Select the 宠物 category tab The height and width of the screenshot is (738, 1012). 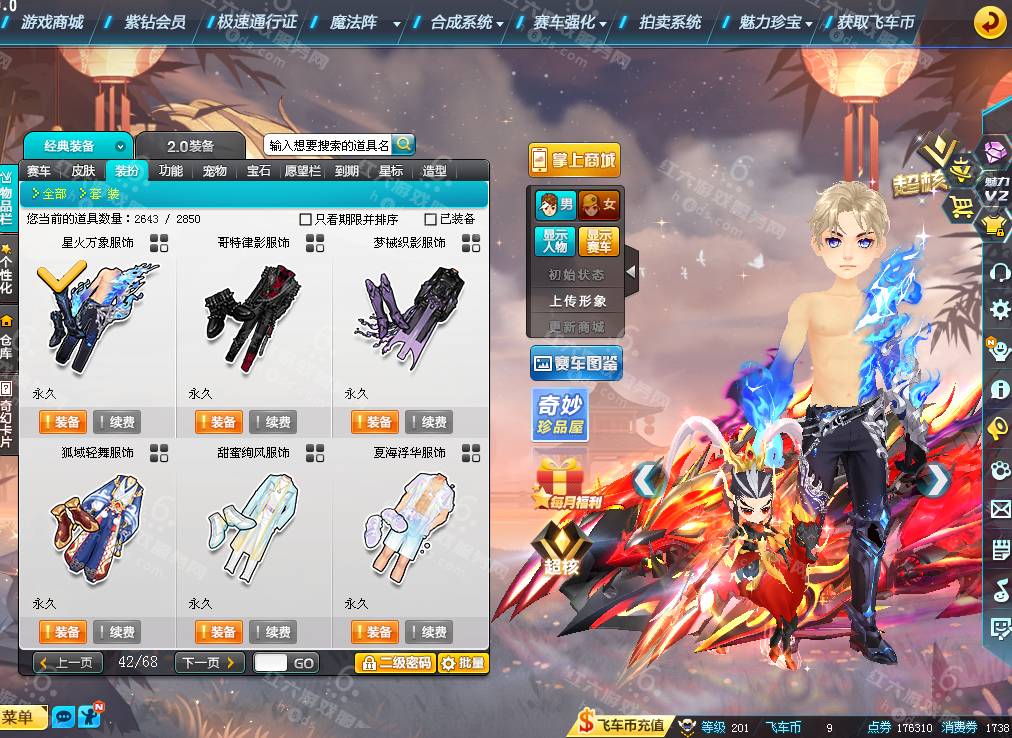(215, 171)
